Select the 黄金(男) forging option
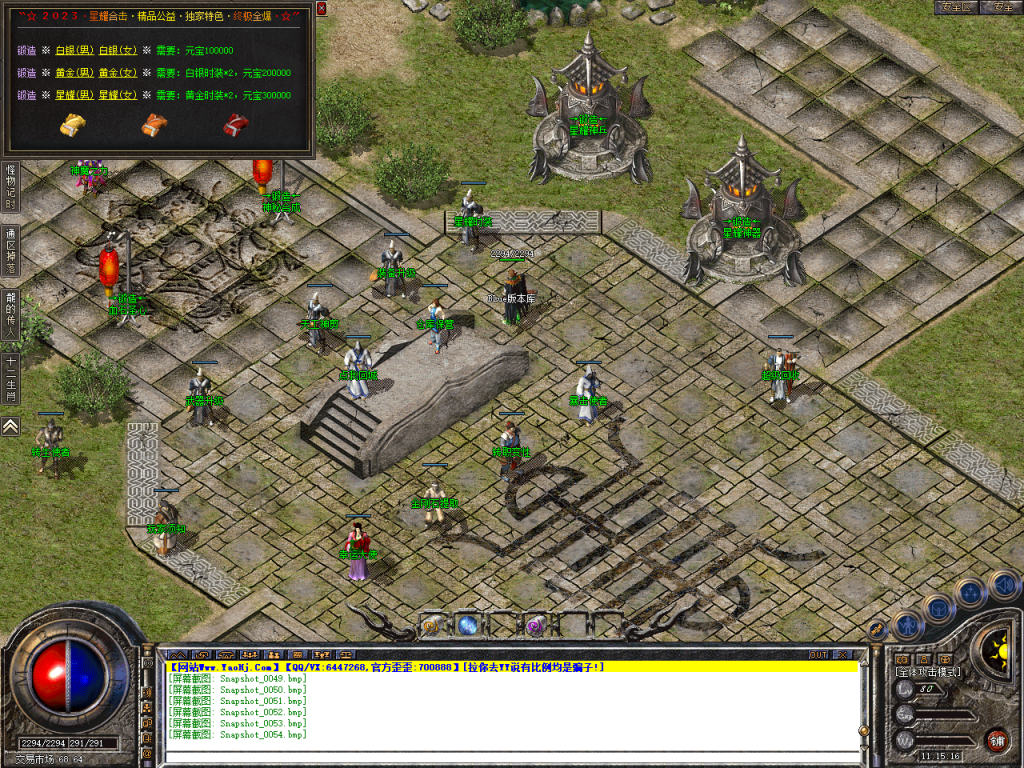The width and height of the screenshot is (1024, 768). pyautogui.click(x=72, y=72)
